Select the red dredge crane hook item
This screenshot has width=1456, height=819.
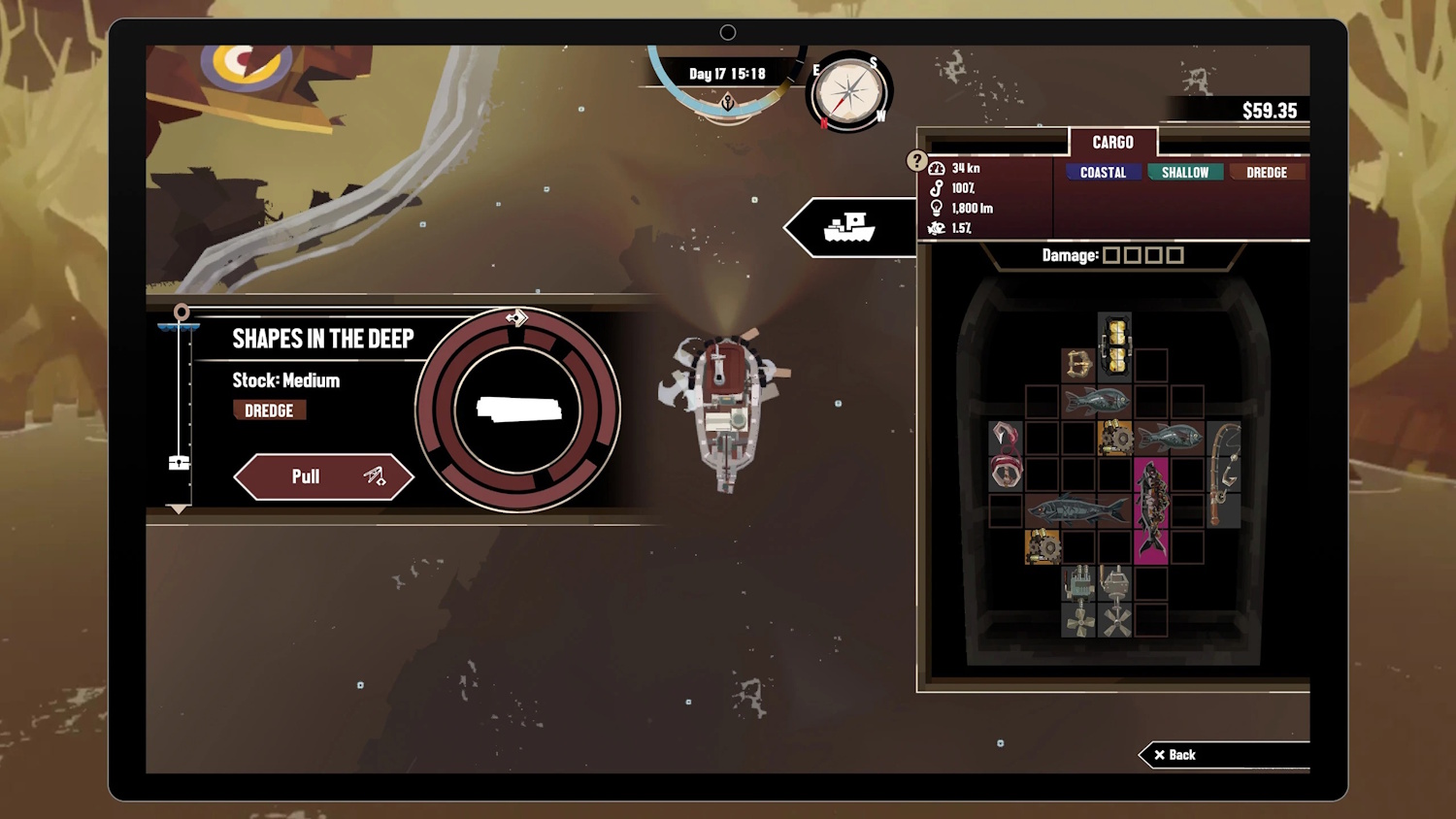1006,454
